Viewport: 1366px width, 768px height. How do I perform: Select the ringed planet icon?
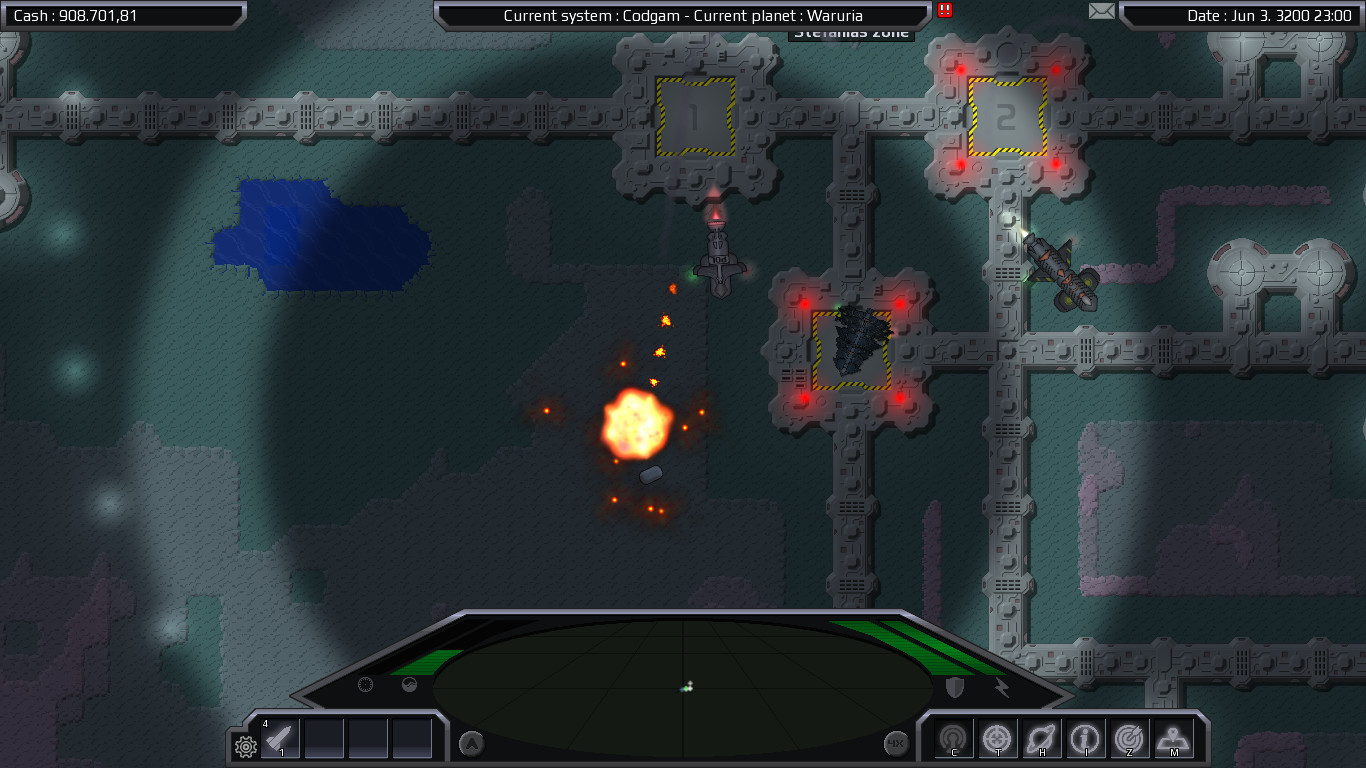coord(1042,739)
